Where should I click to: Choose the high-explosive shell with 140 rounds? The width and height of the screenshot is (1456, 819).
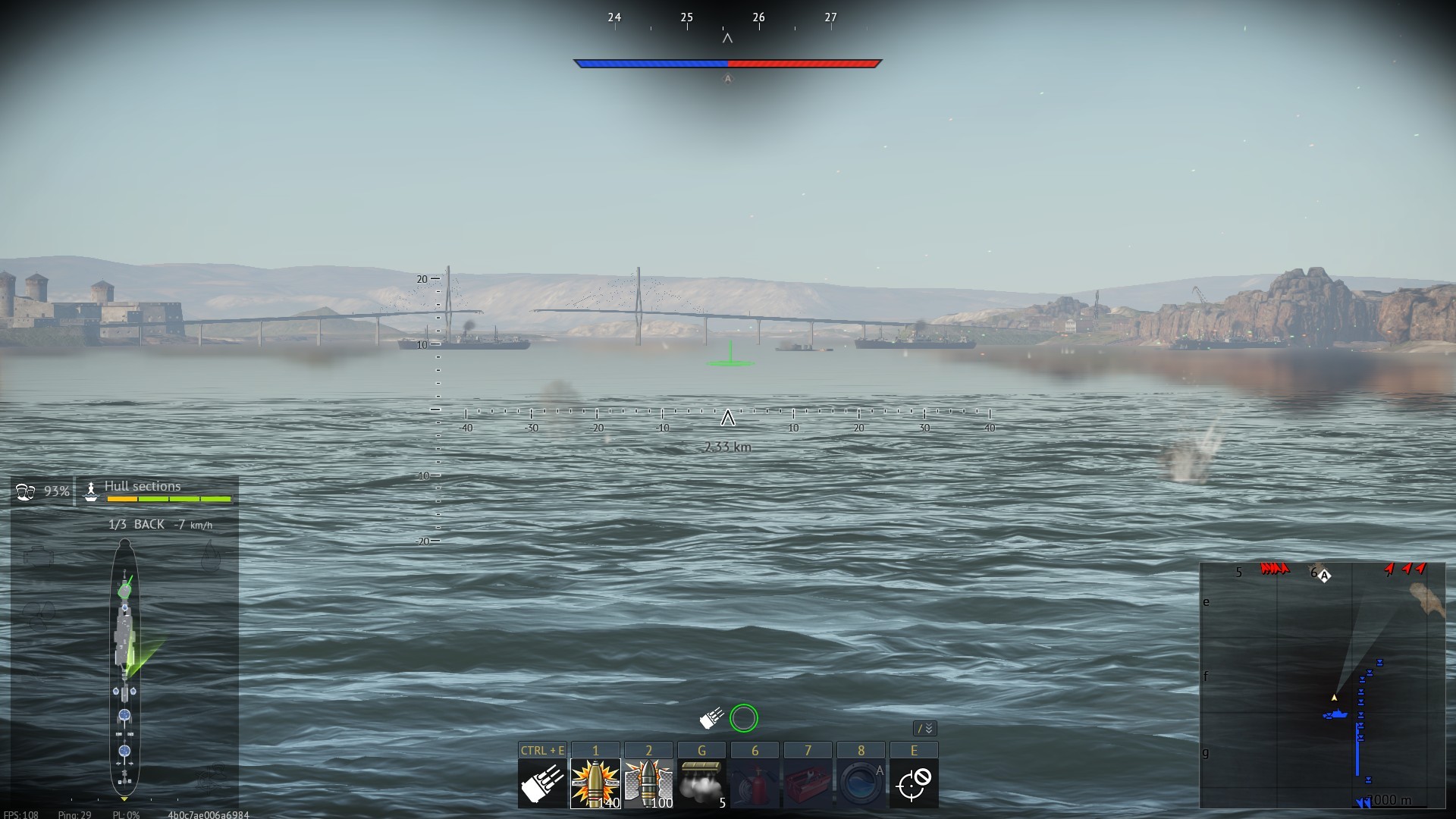point(595,783)
